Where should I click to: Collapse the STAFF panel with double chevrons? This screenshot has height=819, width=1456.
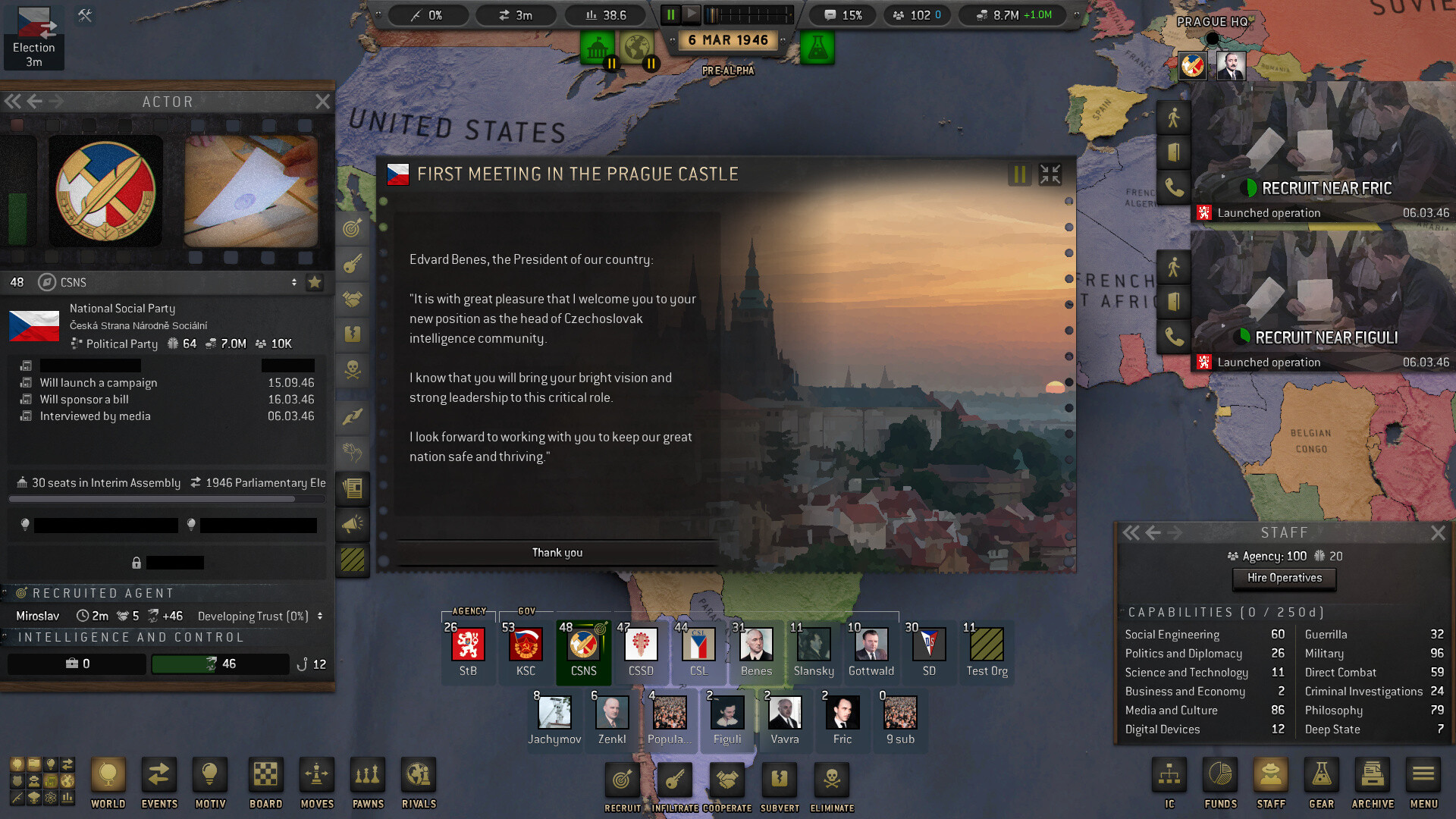(x=1131, y=532)
